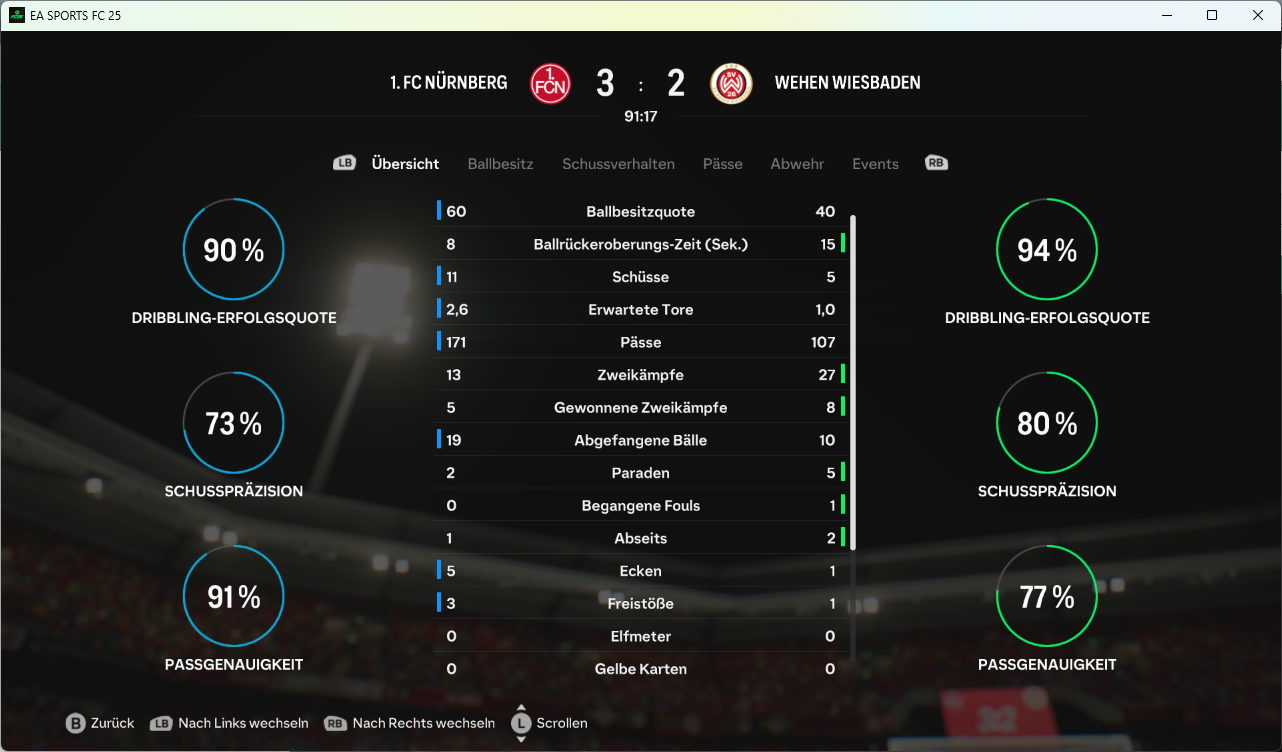Open the Abwehr tab
The image size is (1282, 752).
pos(797,164)
